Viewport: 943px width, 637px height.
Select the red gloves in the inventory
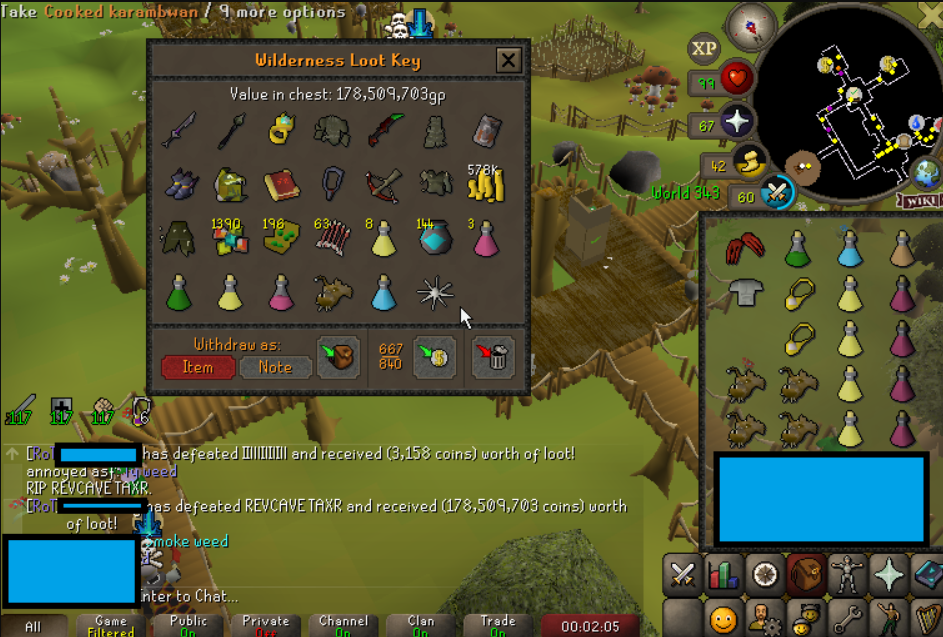pos(744,247)
